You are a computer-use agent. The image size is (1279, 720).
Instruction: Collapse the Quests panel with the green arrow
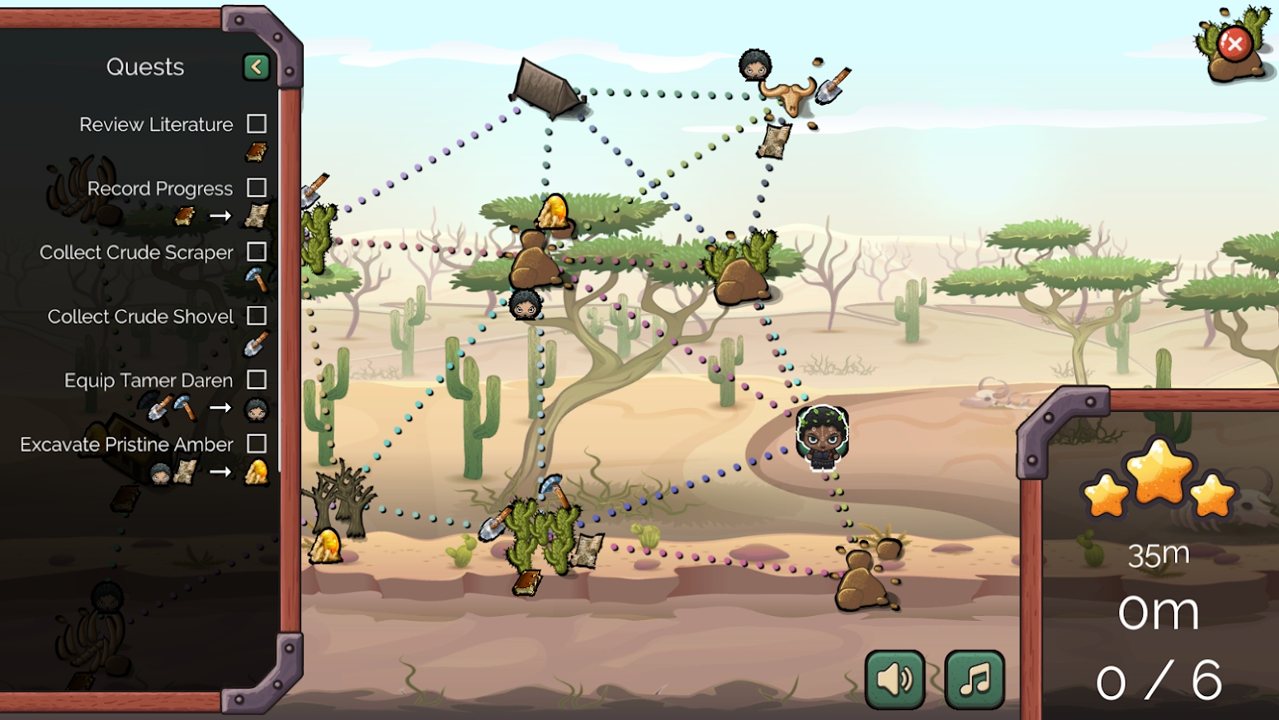(x=257, y=67)
